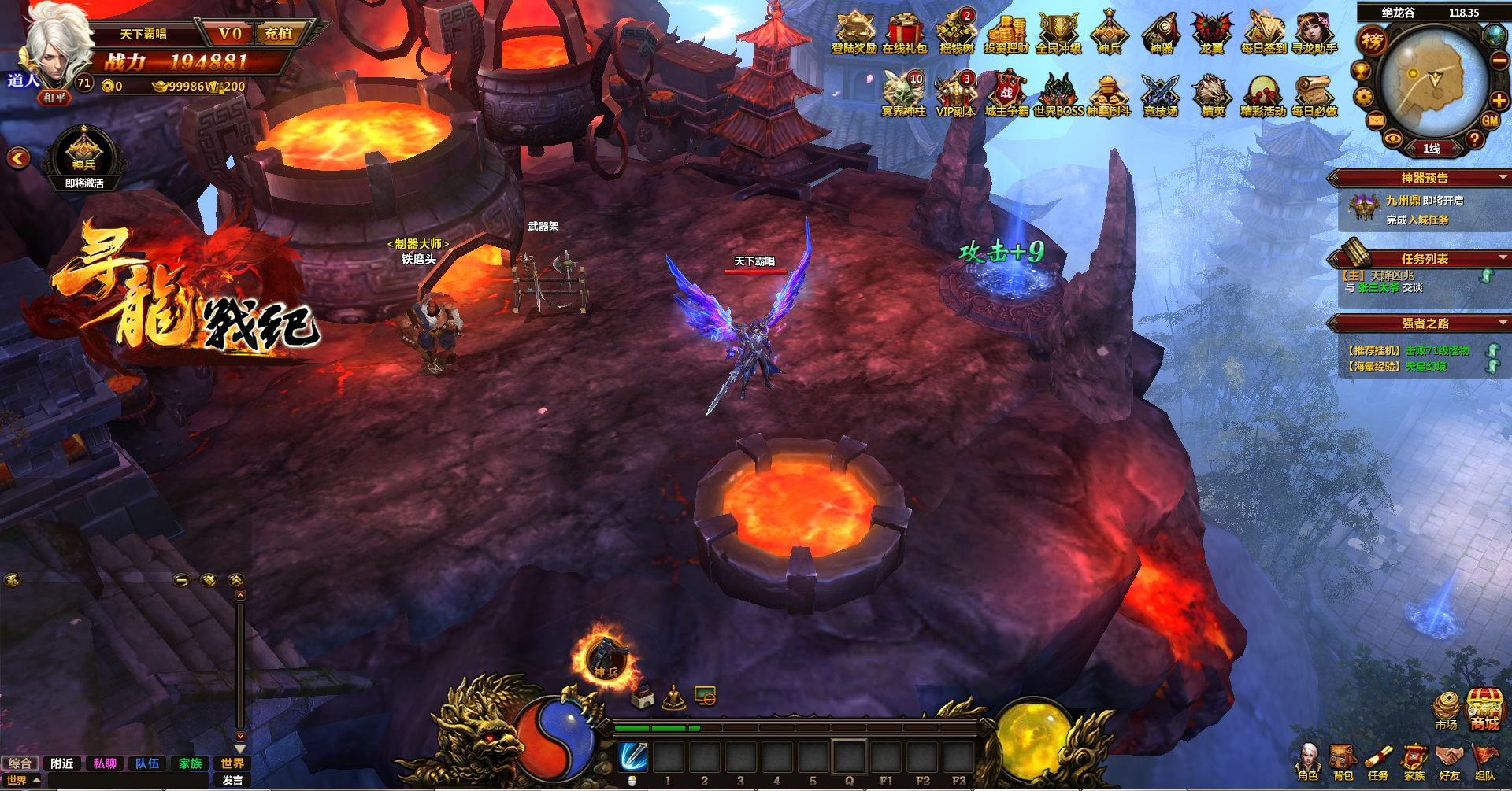The height and width of the screenshot is (791, 1512).
Task: Click the 发言 send message button
Action: coord(232,780)
